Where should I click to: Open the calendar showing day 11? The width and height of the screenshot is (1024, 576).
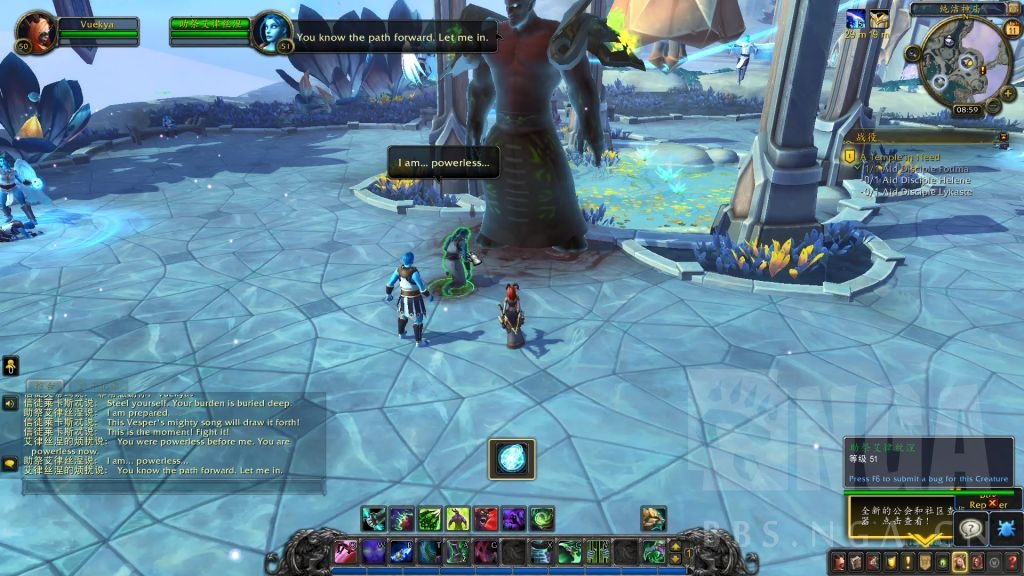[1012, 29]
